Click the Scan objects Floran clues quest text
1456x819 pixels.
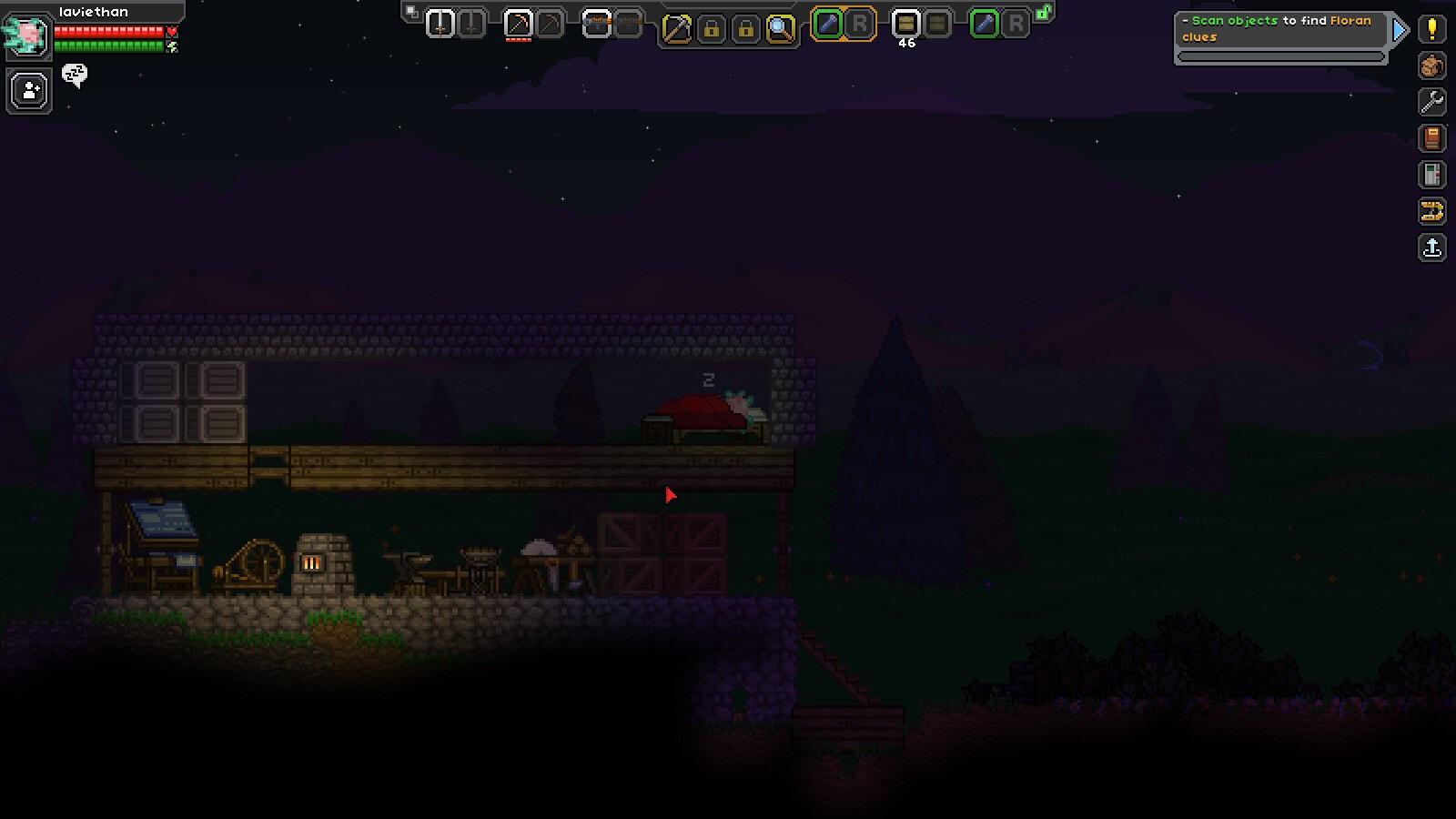click(1274, 25)
